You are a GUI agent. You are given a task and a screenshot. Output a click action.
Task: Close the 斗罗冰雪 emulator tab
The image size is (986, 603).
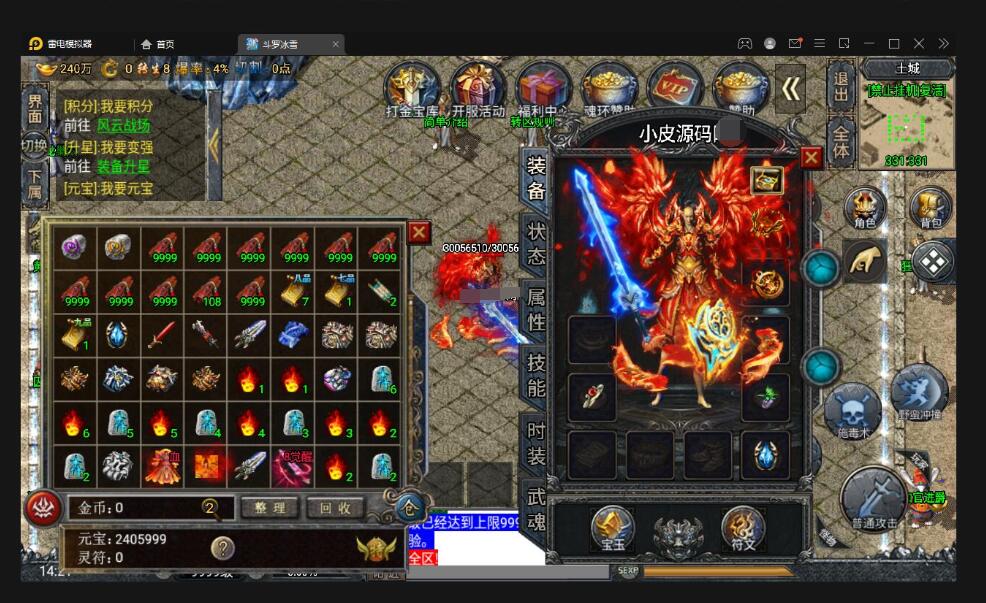pos(336,44)
